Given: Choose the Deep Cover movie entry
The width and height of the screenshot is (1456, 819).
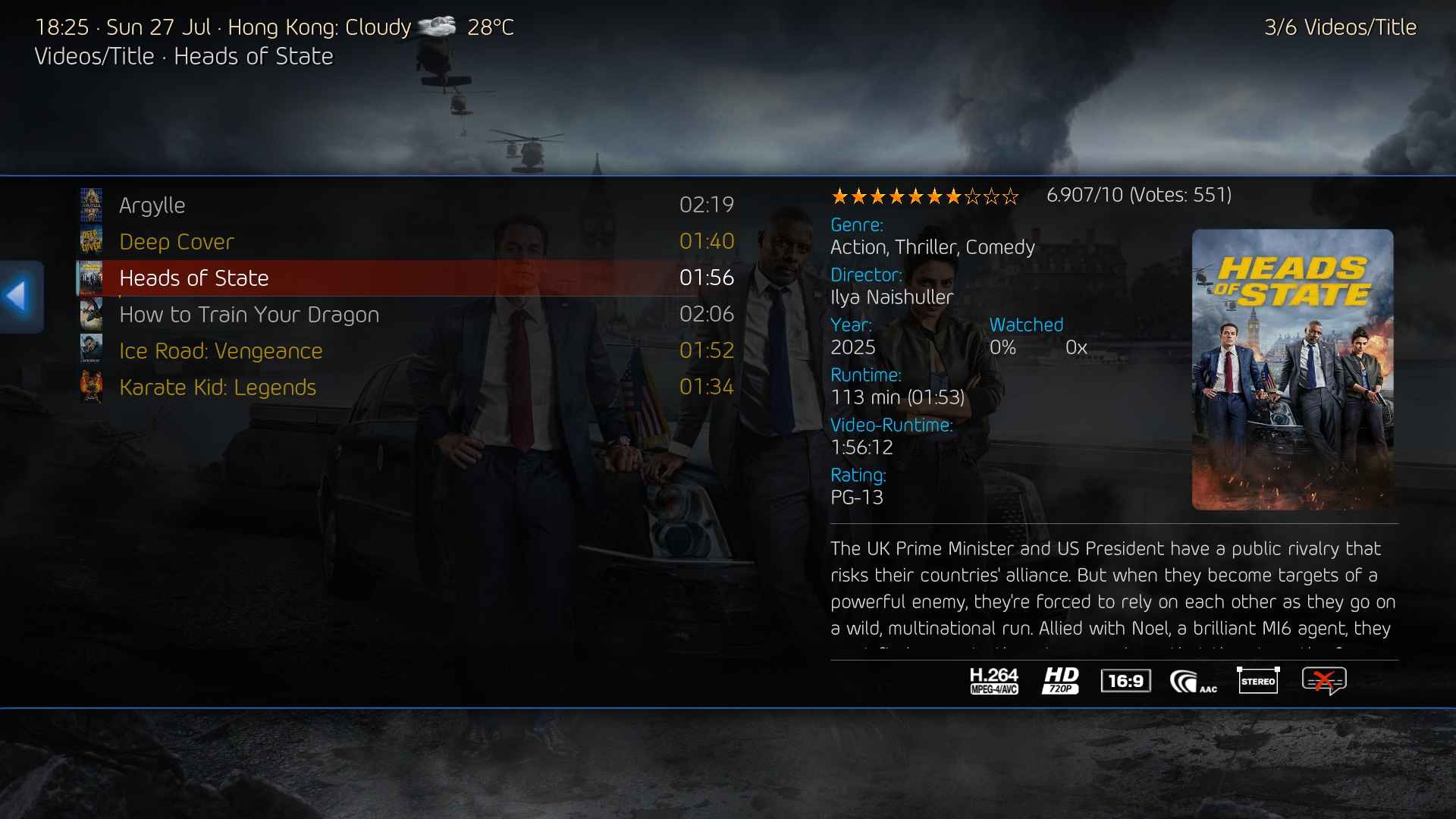Looking at the screenshot, I should pos(176,242).
